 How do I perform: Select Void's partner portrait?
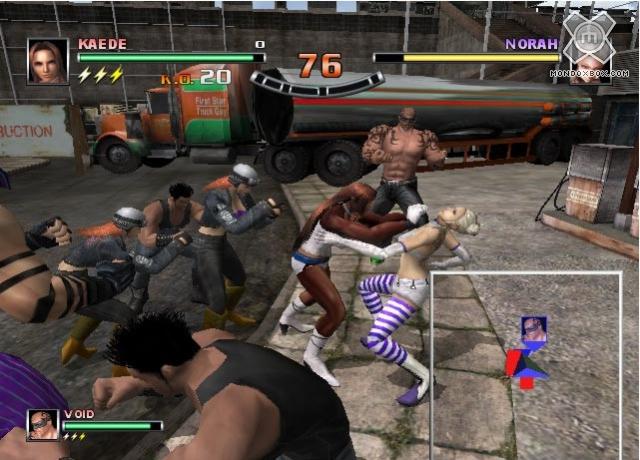click(x=43, y=425)
